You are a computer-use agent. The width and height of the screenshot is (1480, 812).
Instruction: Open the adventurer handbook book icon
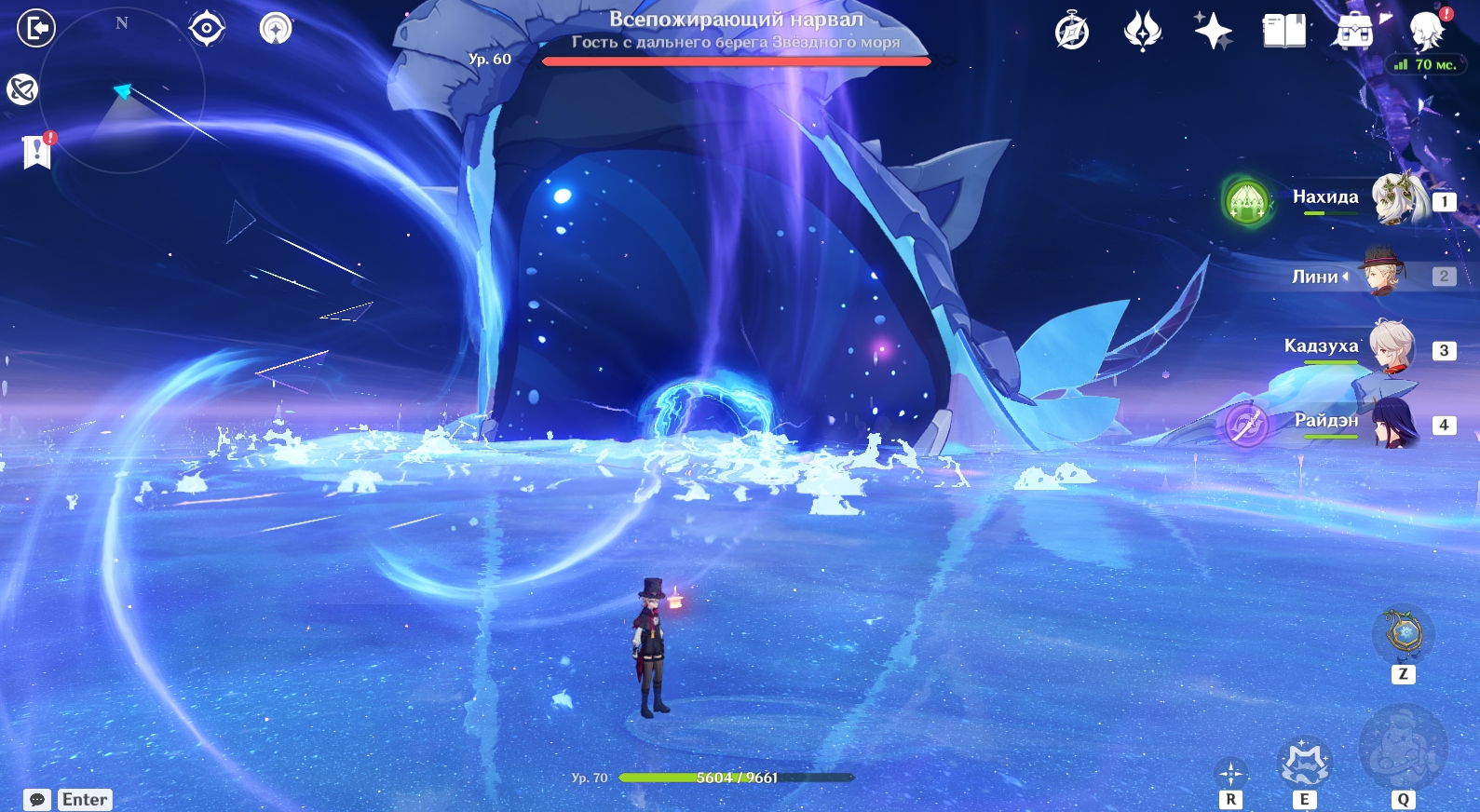pos(1283,32)
